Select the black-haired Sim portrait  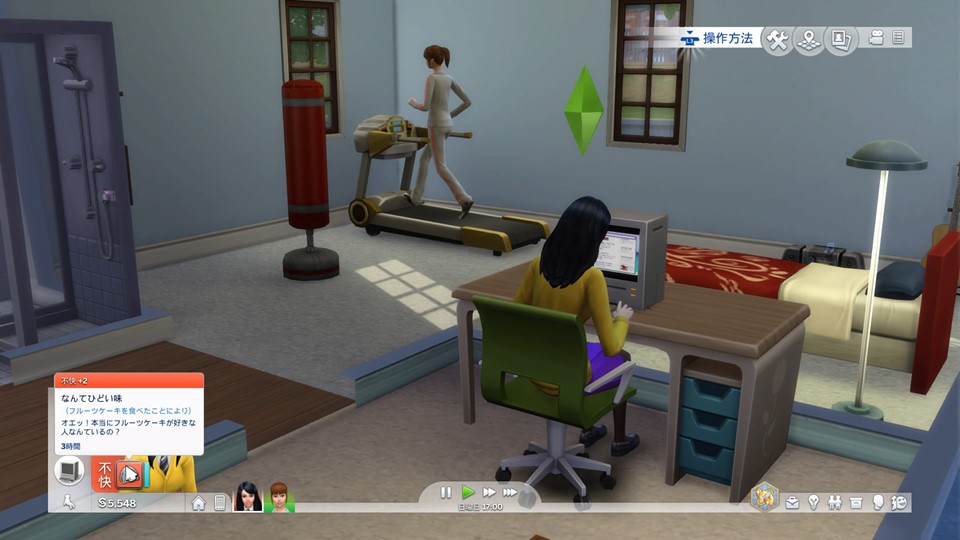tap(247, 497)
